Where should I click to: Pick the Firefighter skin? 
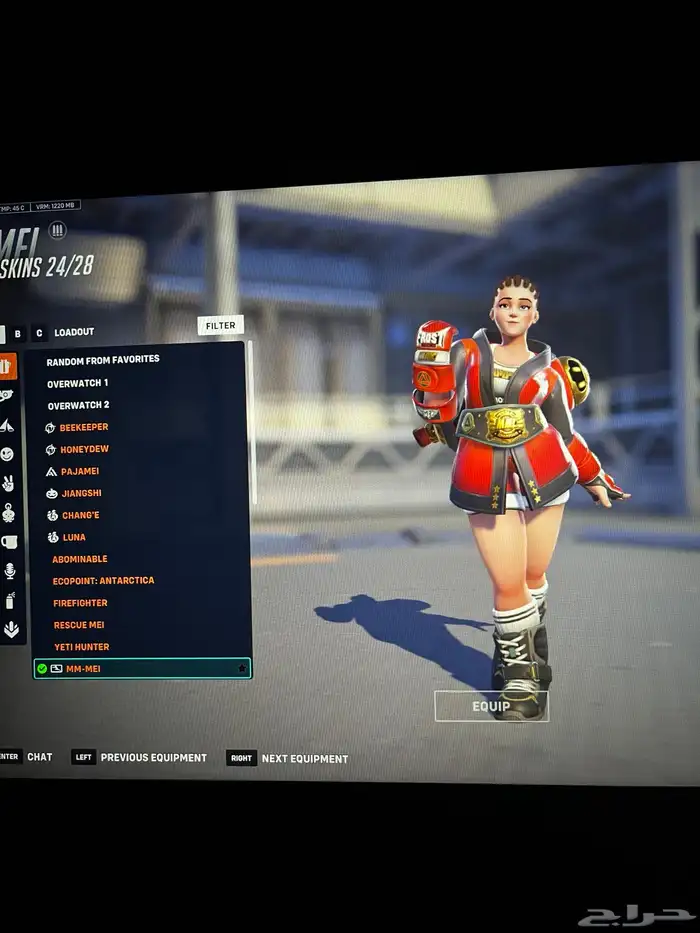pos(80,603)
